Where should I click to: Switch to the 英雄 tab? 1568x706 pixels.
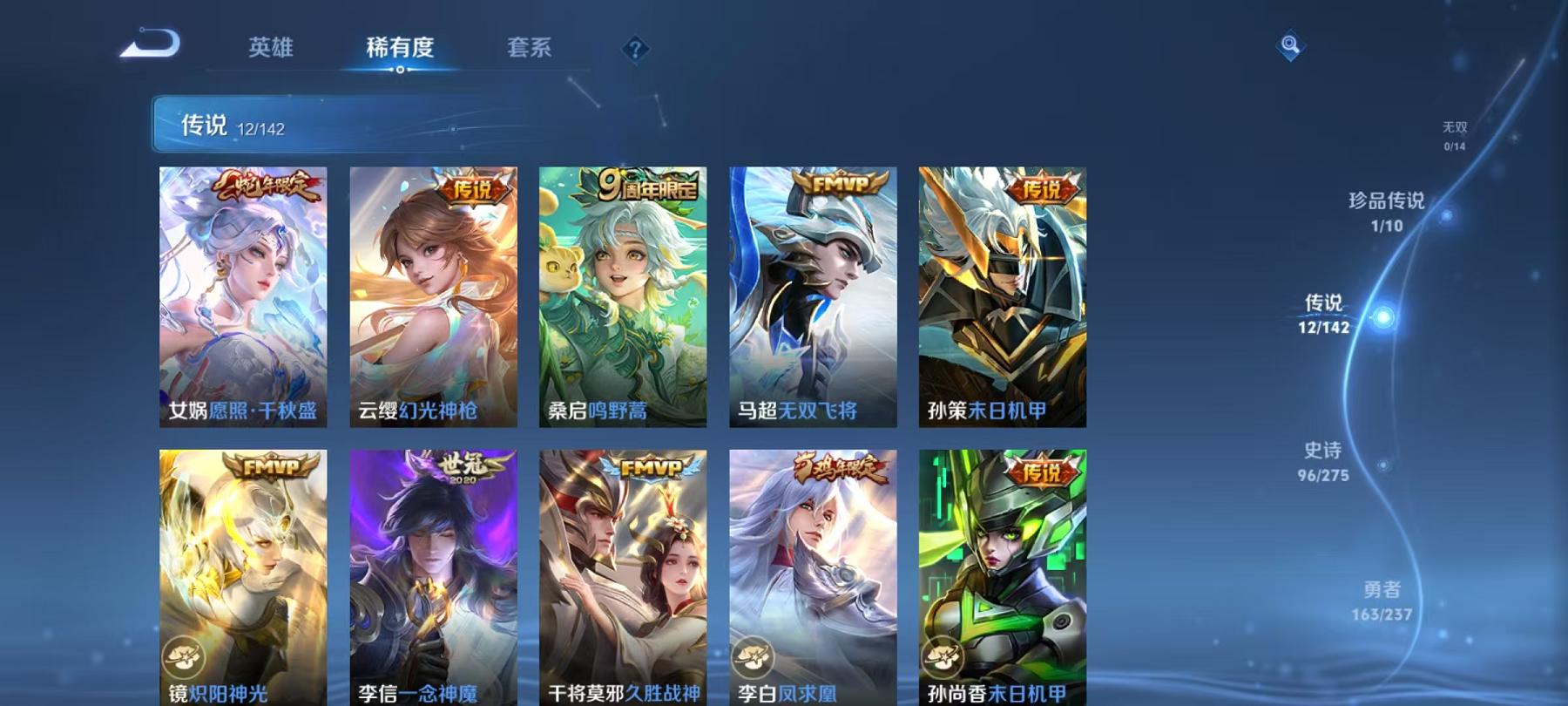[268, 48]
